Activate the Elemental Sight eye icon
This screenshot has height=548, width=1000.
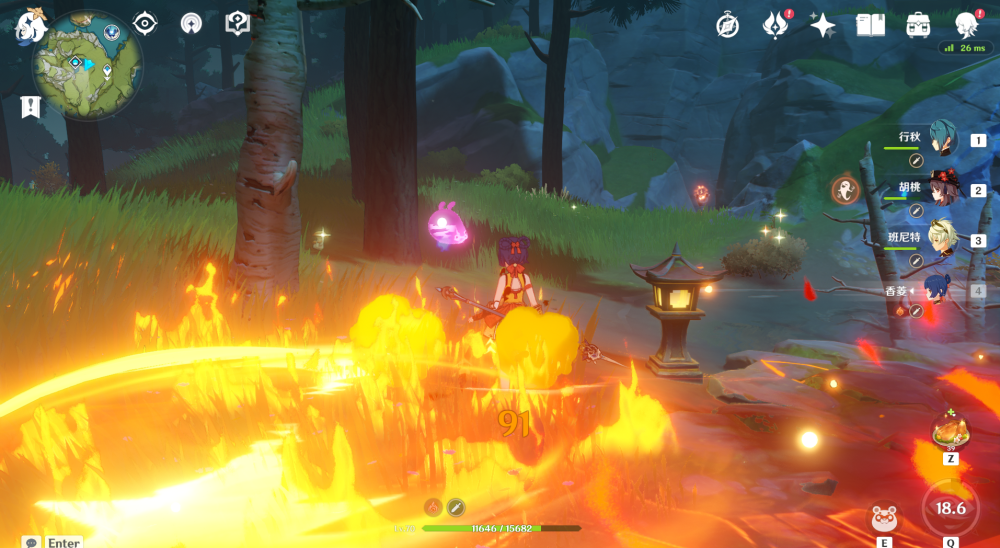[145, 24]
